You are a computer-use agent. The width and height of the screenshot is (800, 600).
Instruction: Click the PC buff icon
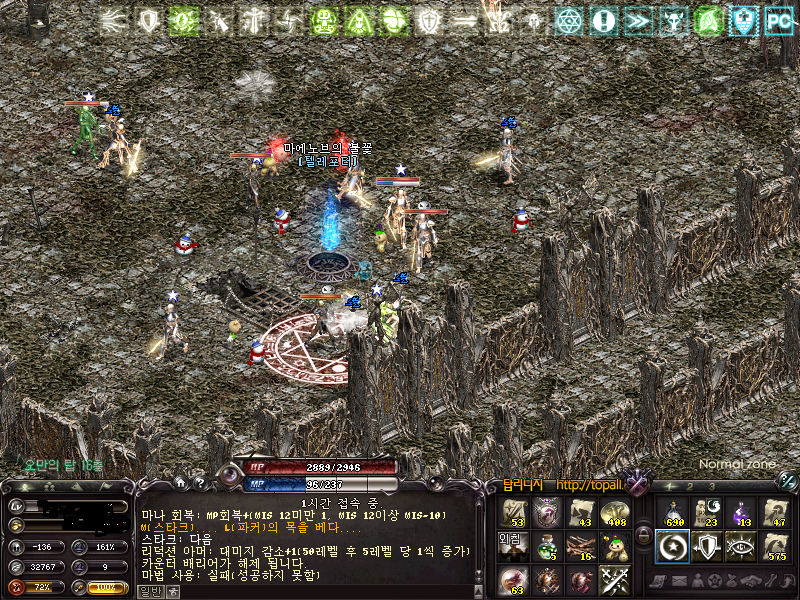click(778, 19)
